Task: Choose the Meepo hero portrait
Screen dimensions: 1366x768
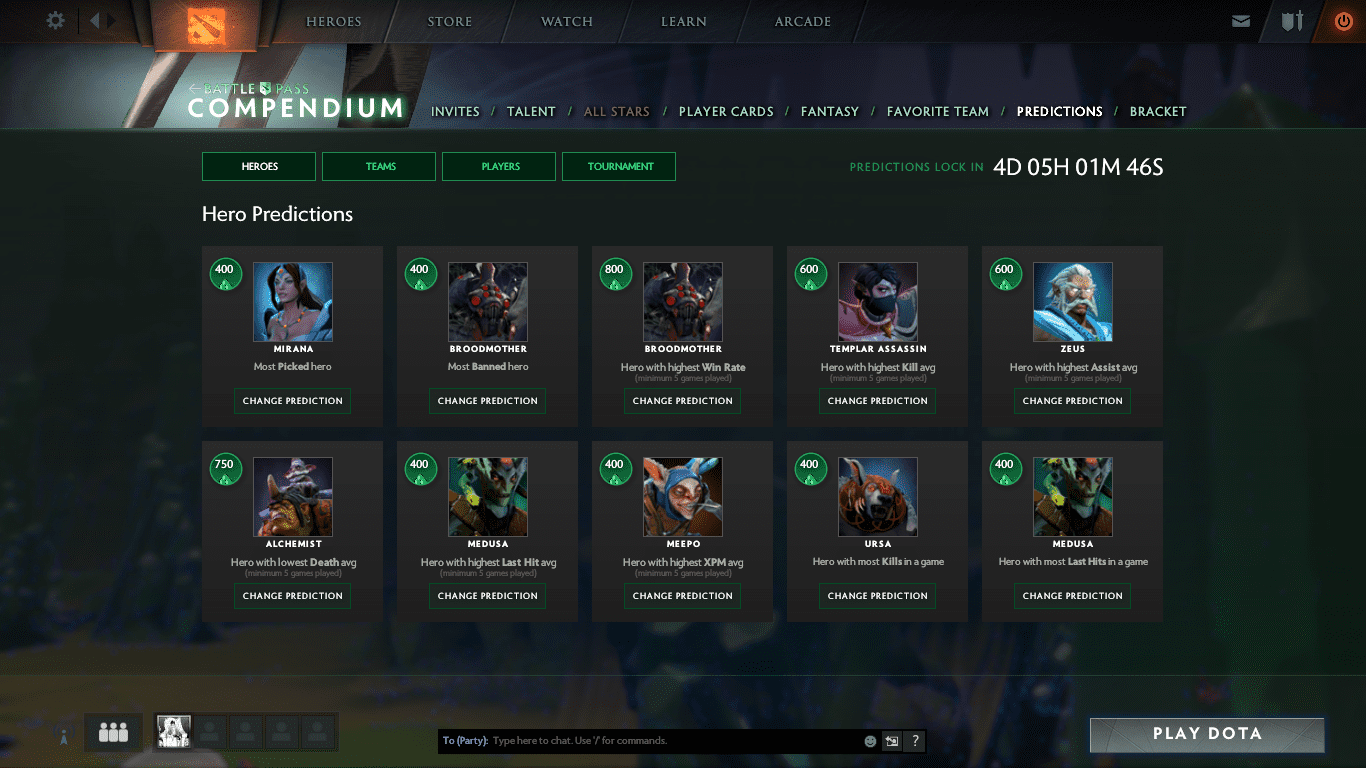Action: click(682, 497)
